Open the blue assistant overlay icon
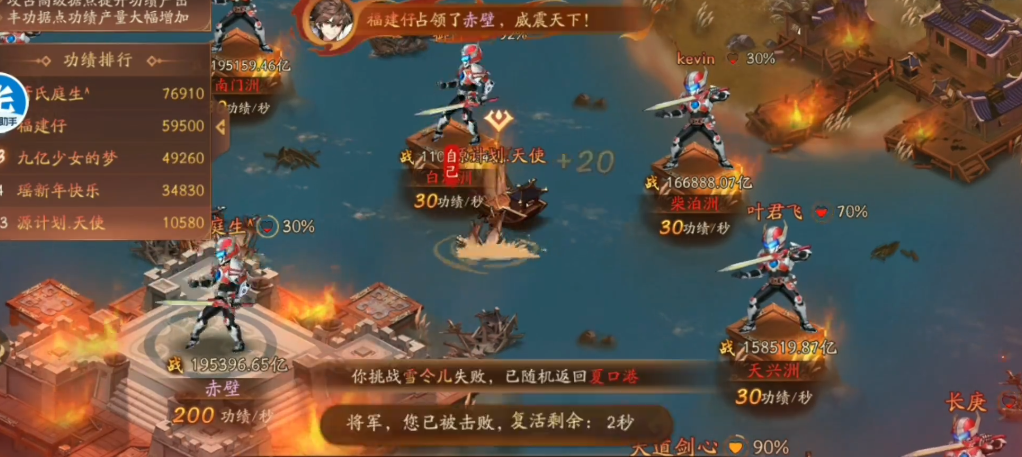The width and height of the screenshot is (1022, 457). [12, 105]
